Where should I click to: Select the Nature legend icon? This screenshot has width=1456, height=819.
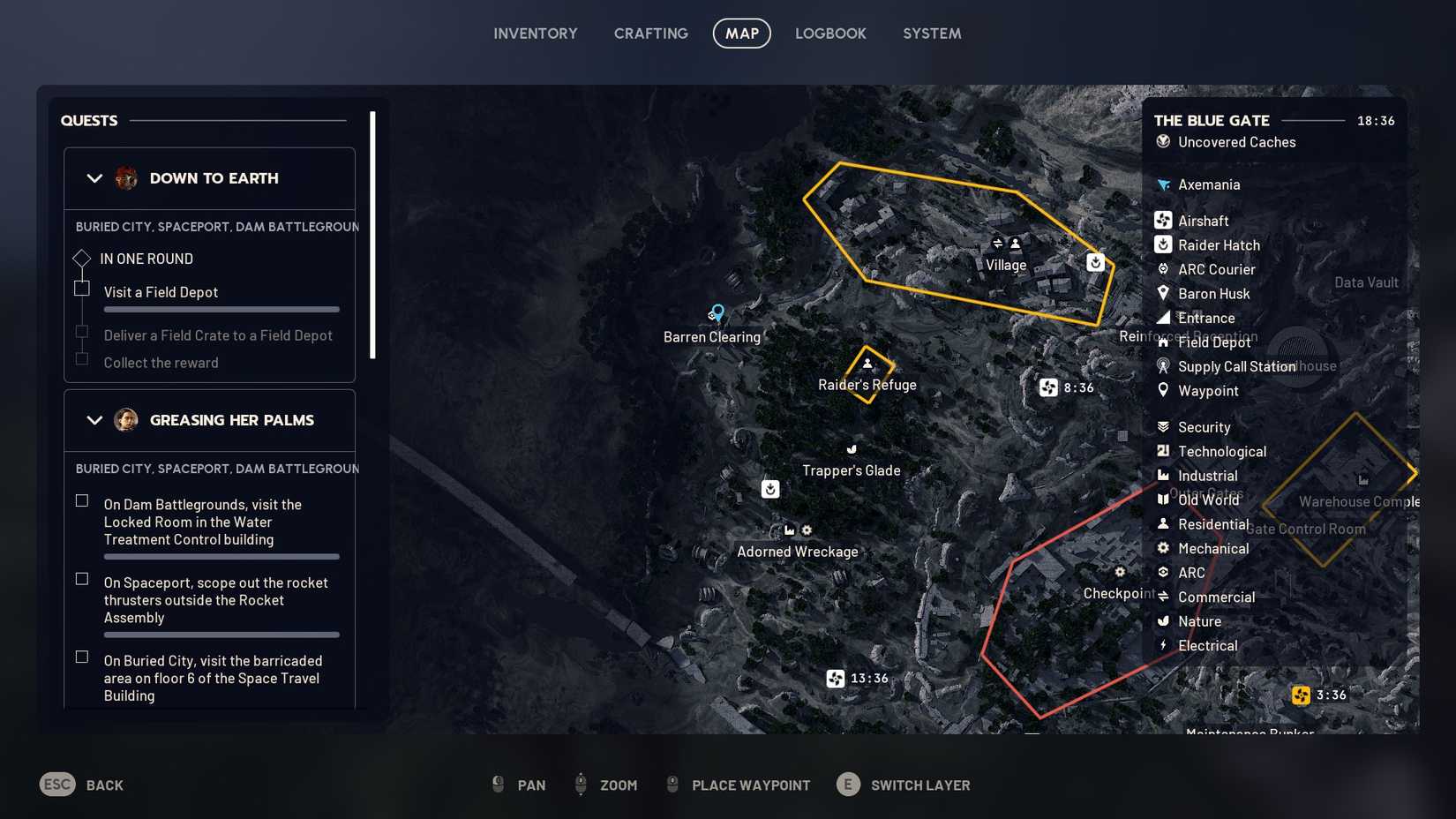1163,620
